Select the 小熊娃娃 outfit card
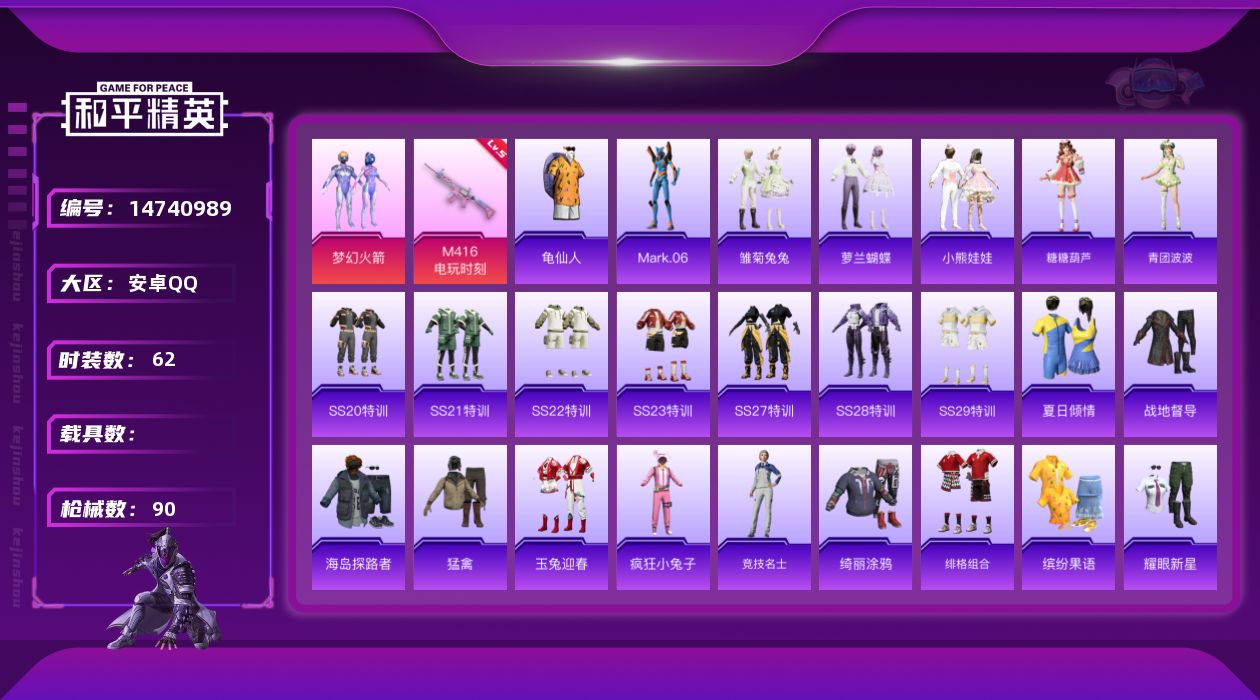 point(967,211)
